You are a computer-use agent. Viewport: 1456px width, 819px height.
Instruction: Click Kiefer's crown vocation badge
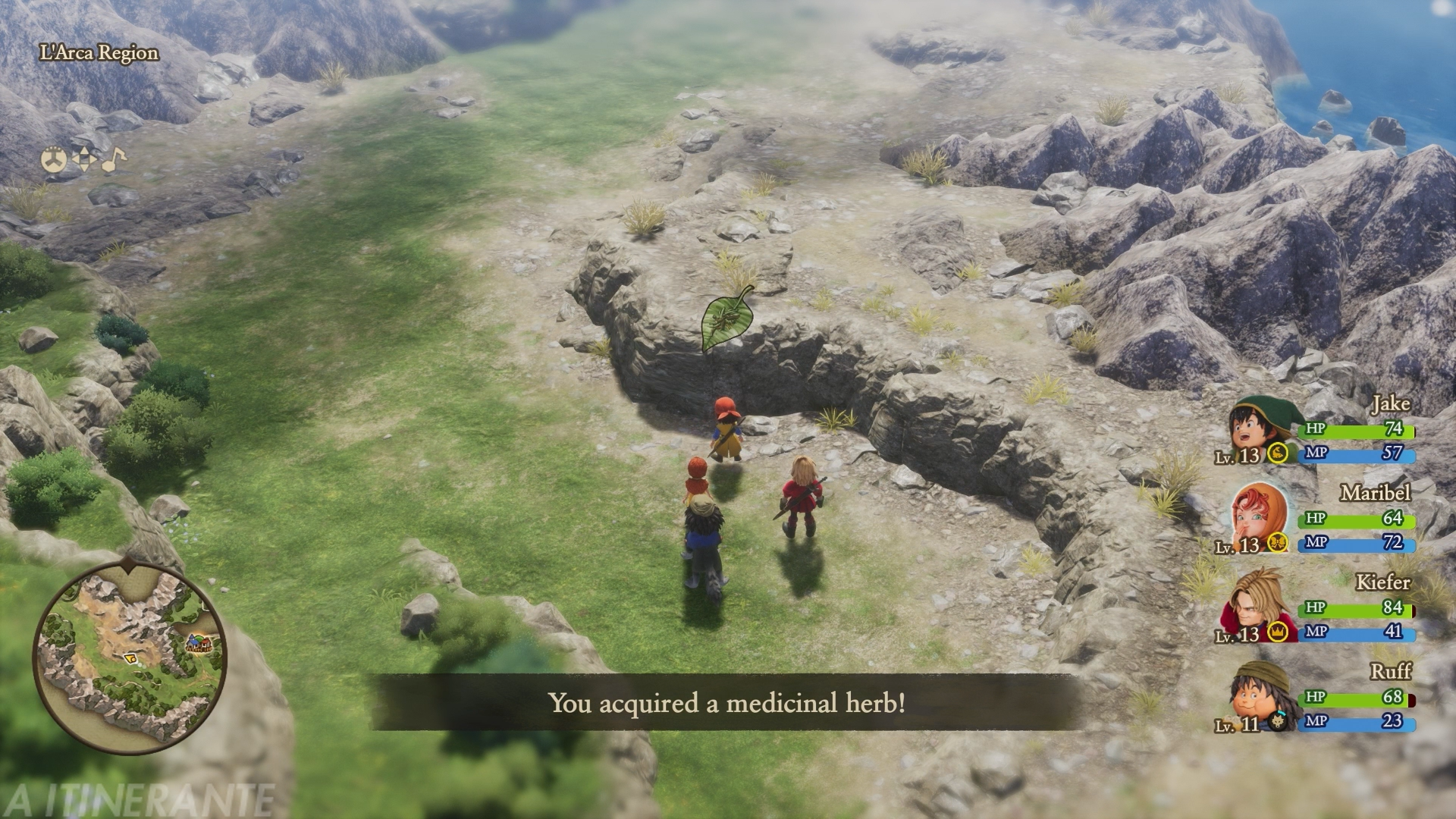pos(1279,632)
